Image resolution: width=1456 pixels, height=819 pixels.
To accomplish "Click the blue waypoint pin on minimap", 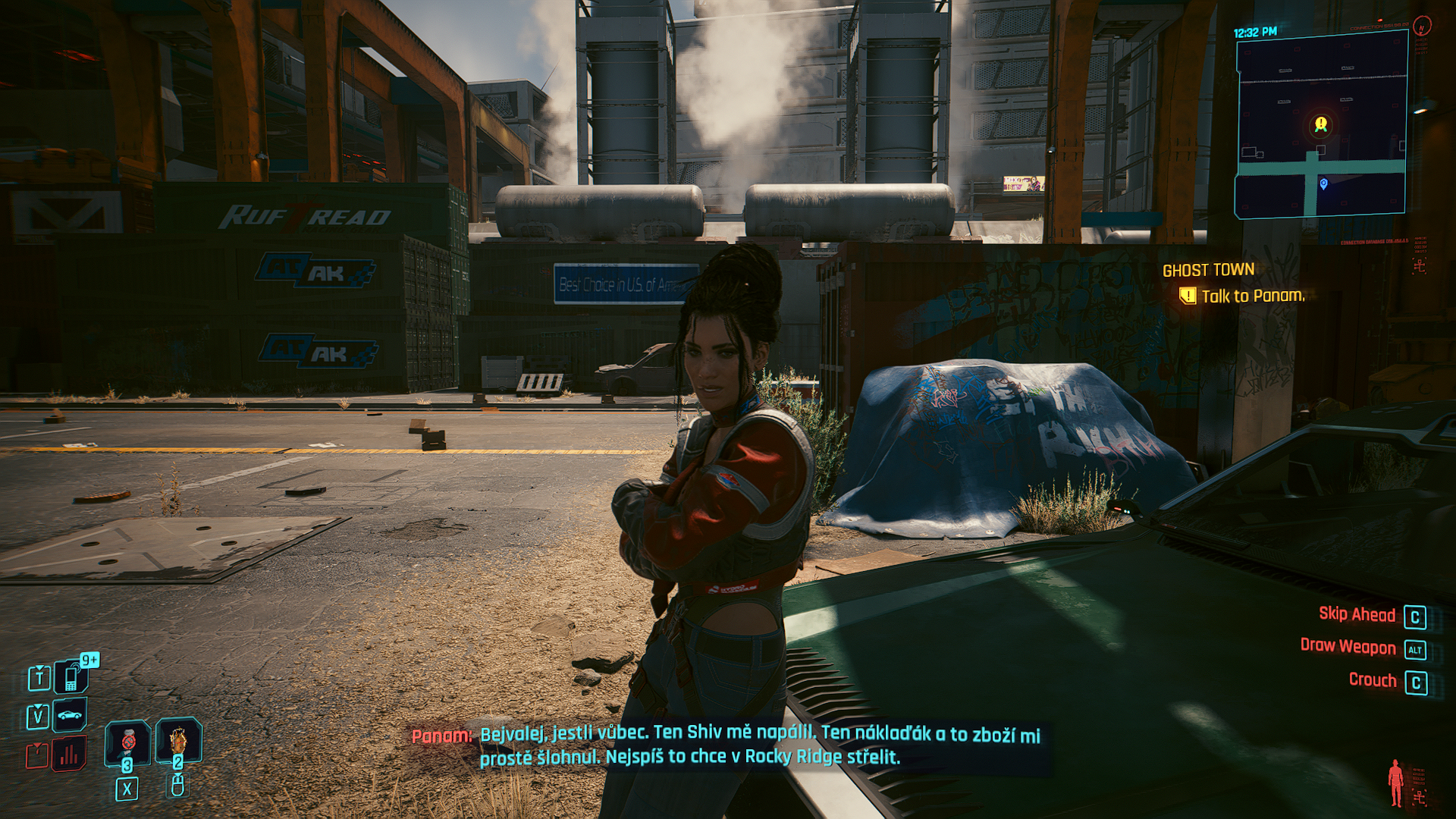I will click(x=1323, y=184).
